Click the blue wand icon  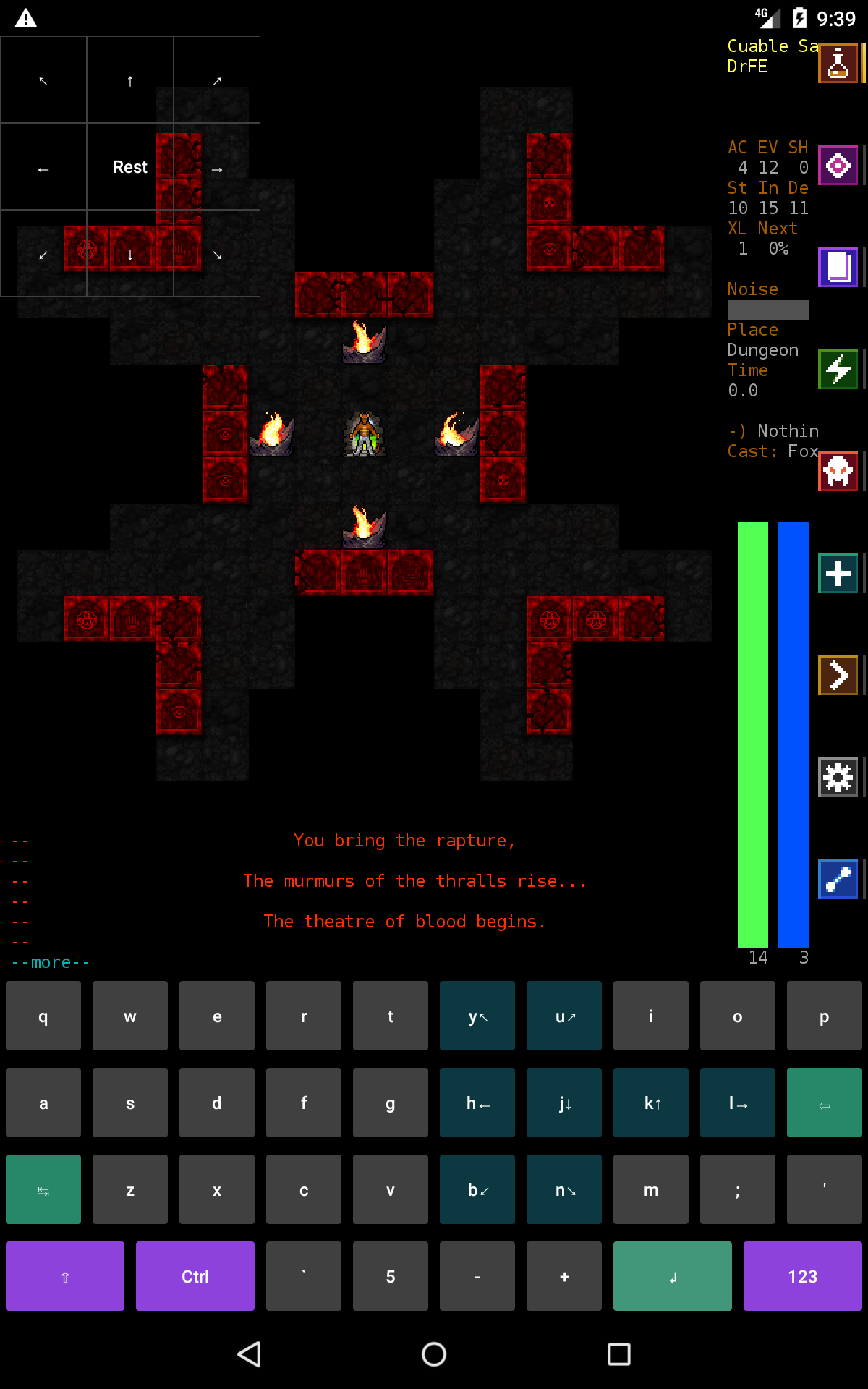pos(838,879)
